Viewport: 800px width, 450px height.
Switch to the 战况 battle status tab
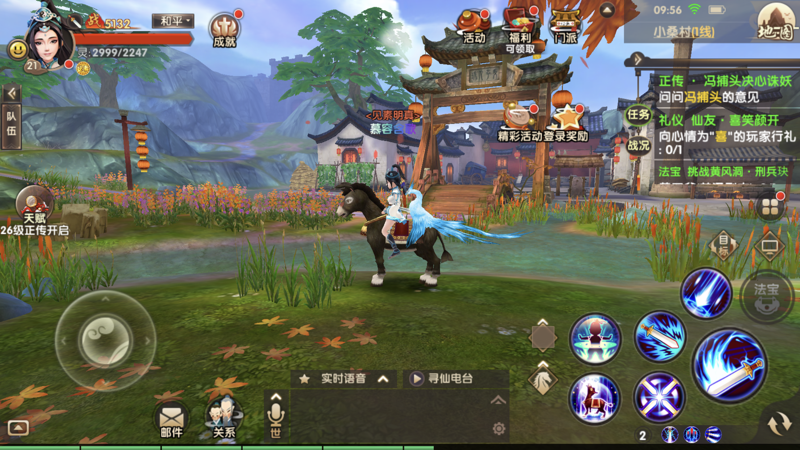click(x=638, y=144)
